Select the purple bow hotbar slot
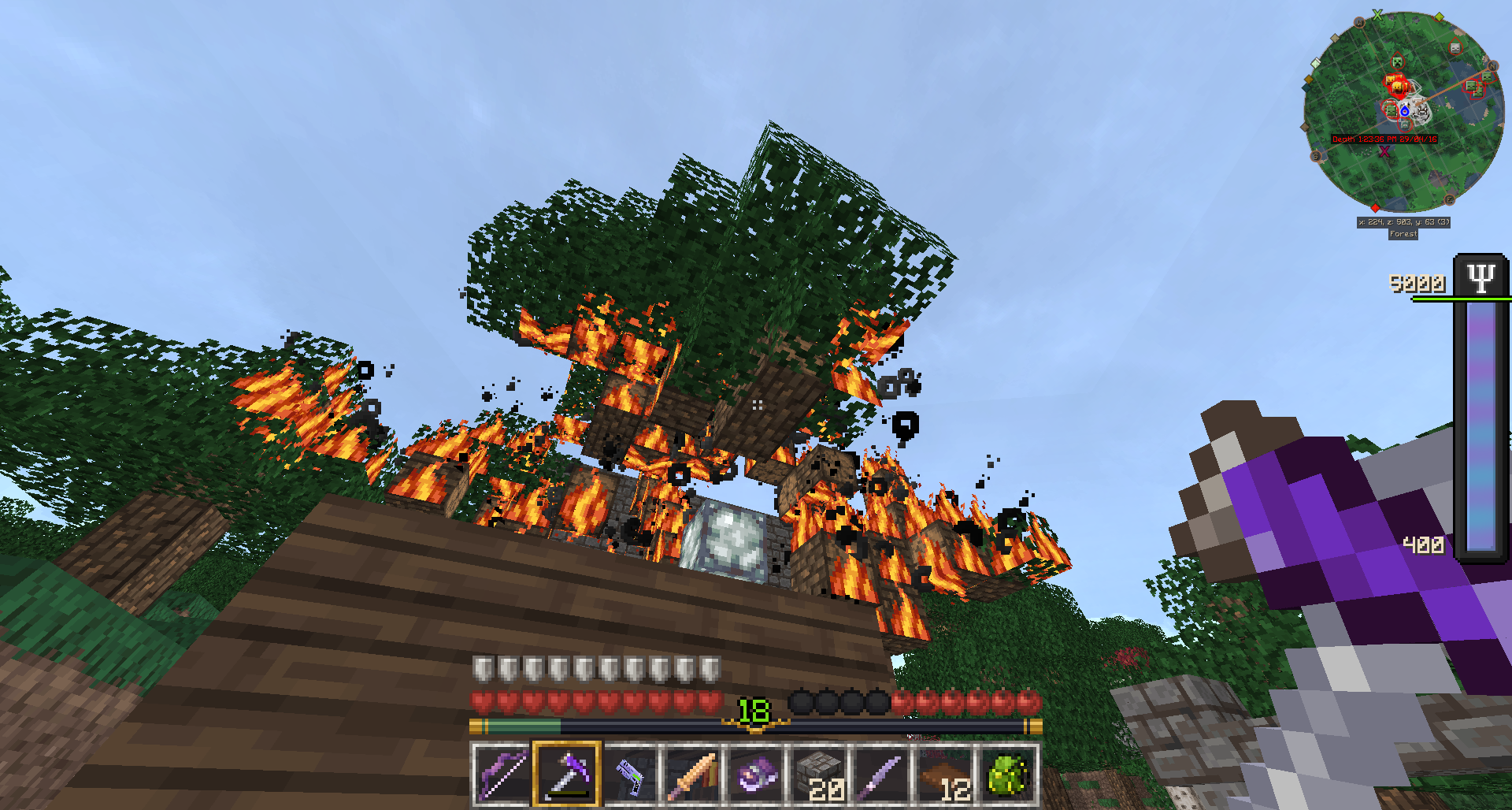Screen dimensions: 1512x810 pos(502,775)
